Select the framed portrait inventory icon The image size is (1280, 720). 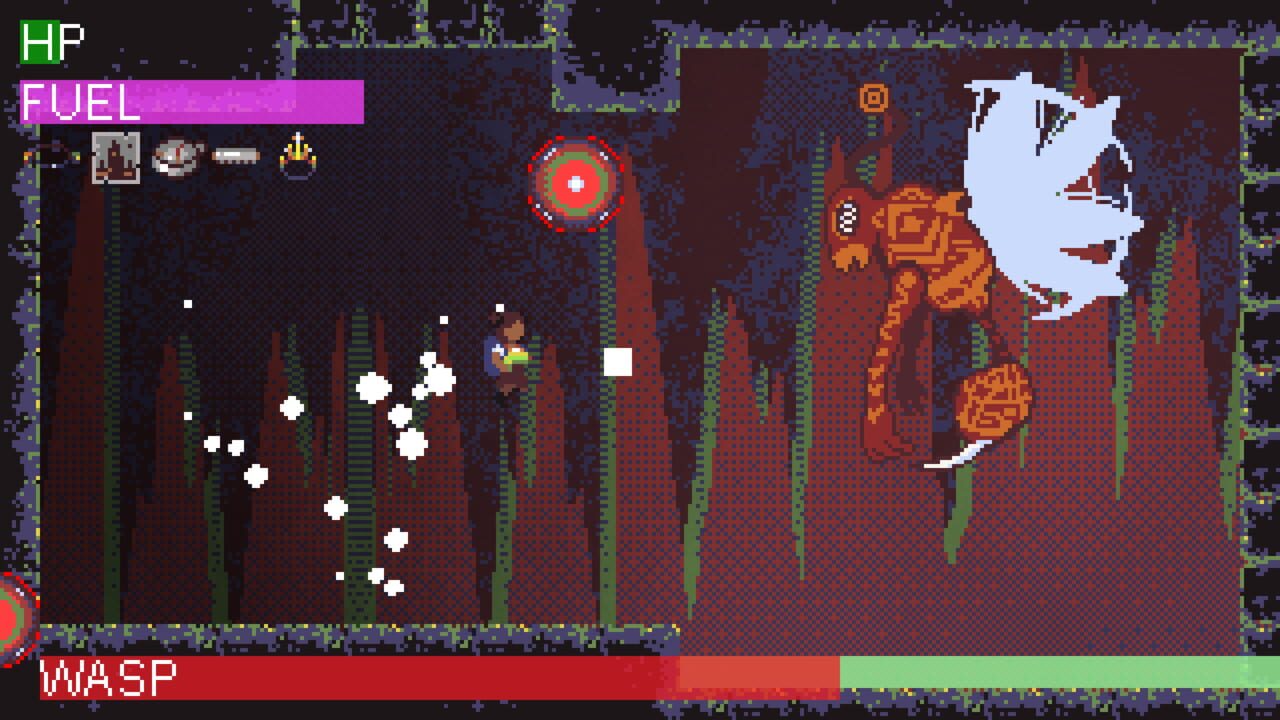(x=115, y=158)
